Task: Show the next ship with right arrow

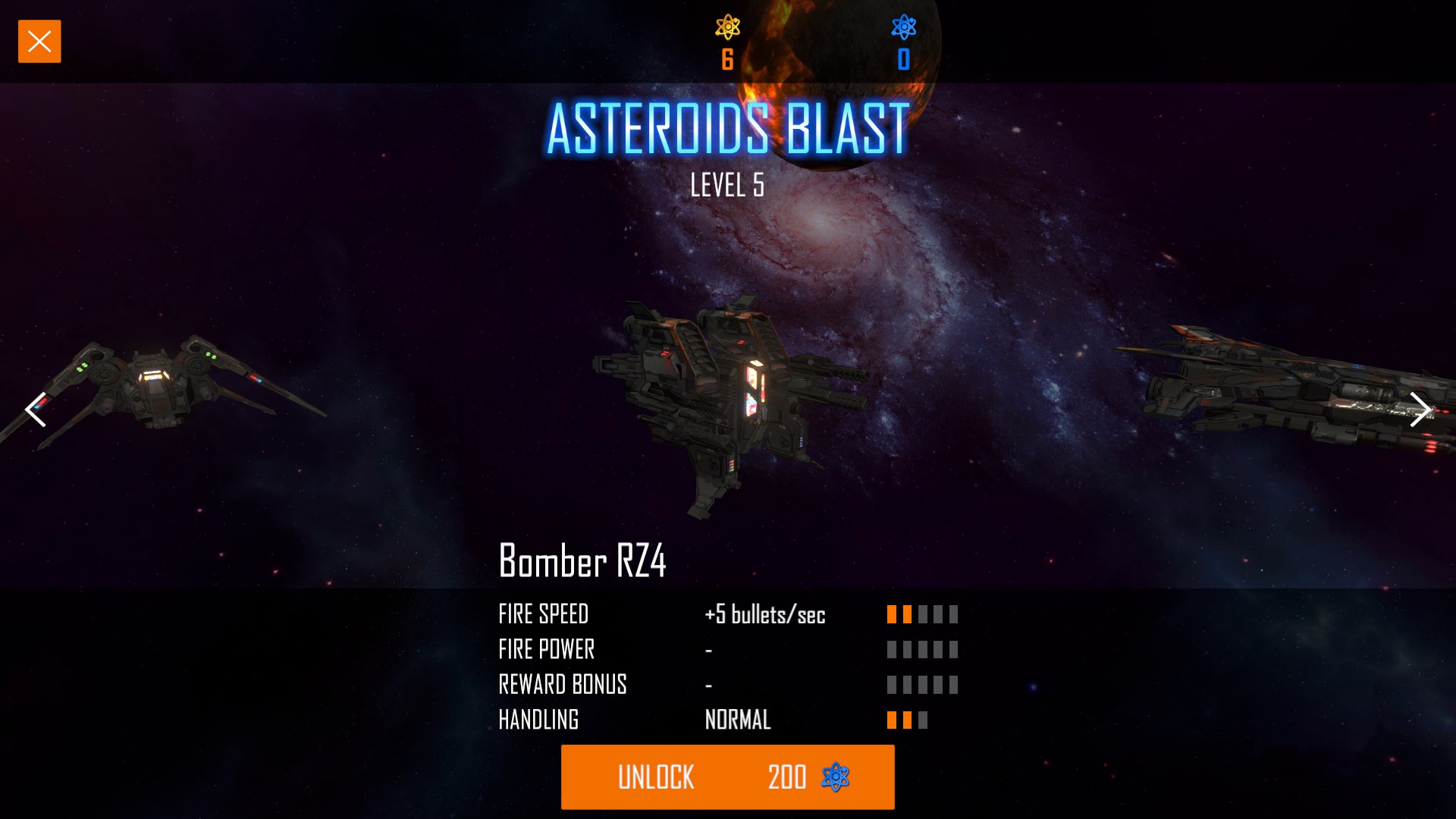Action: tap(1419, 410)
